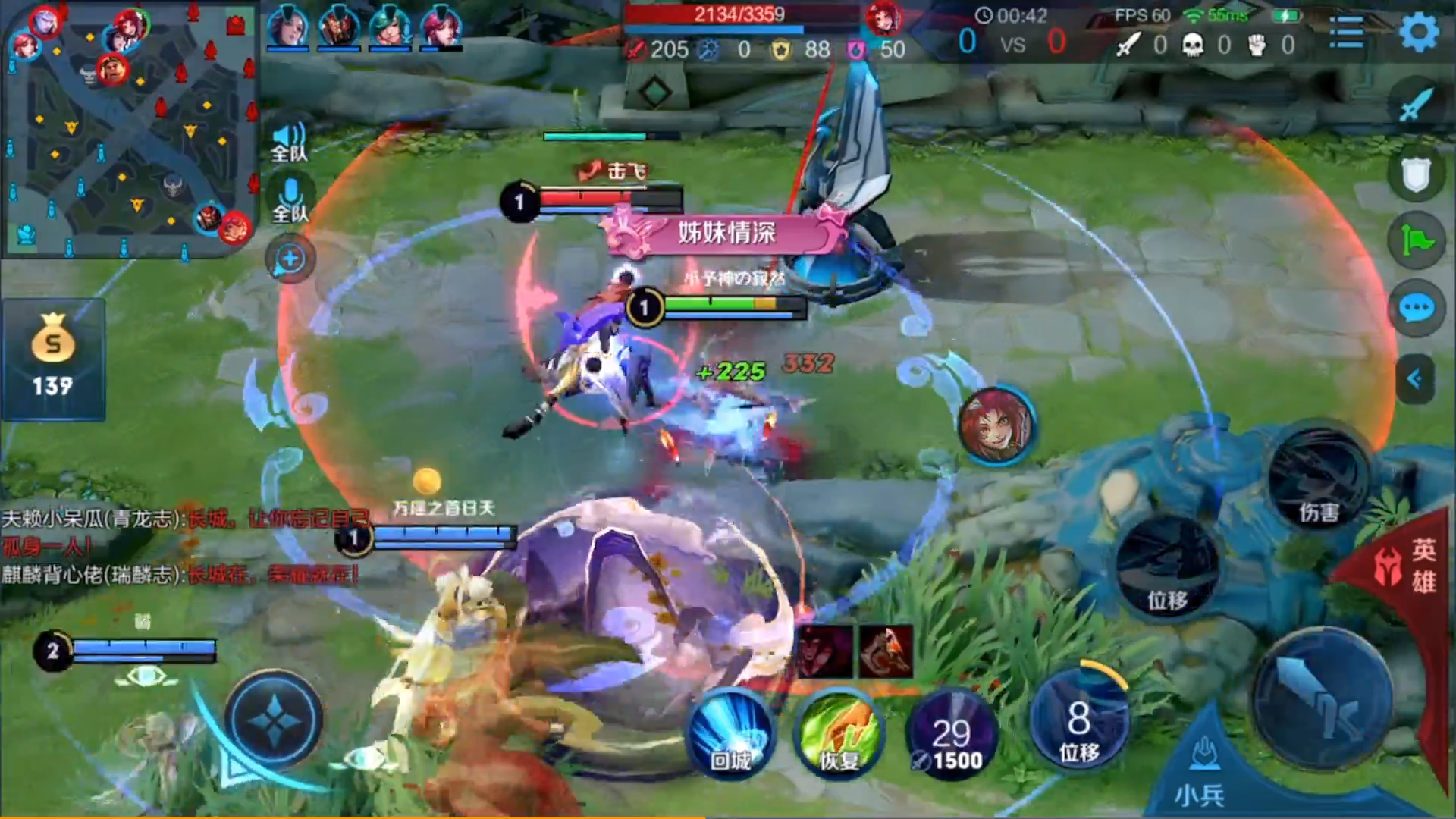Open the quick chat bubble
The height and width of the screenshot is (819, 1456).
pyautogui.click(x=1416, y=309)
